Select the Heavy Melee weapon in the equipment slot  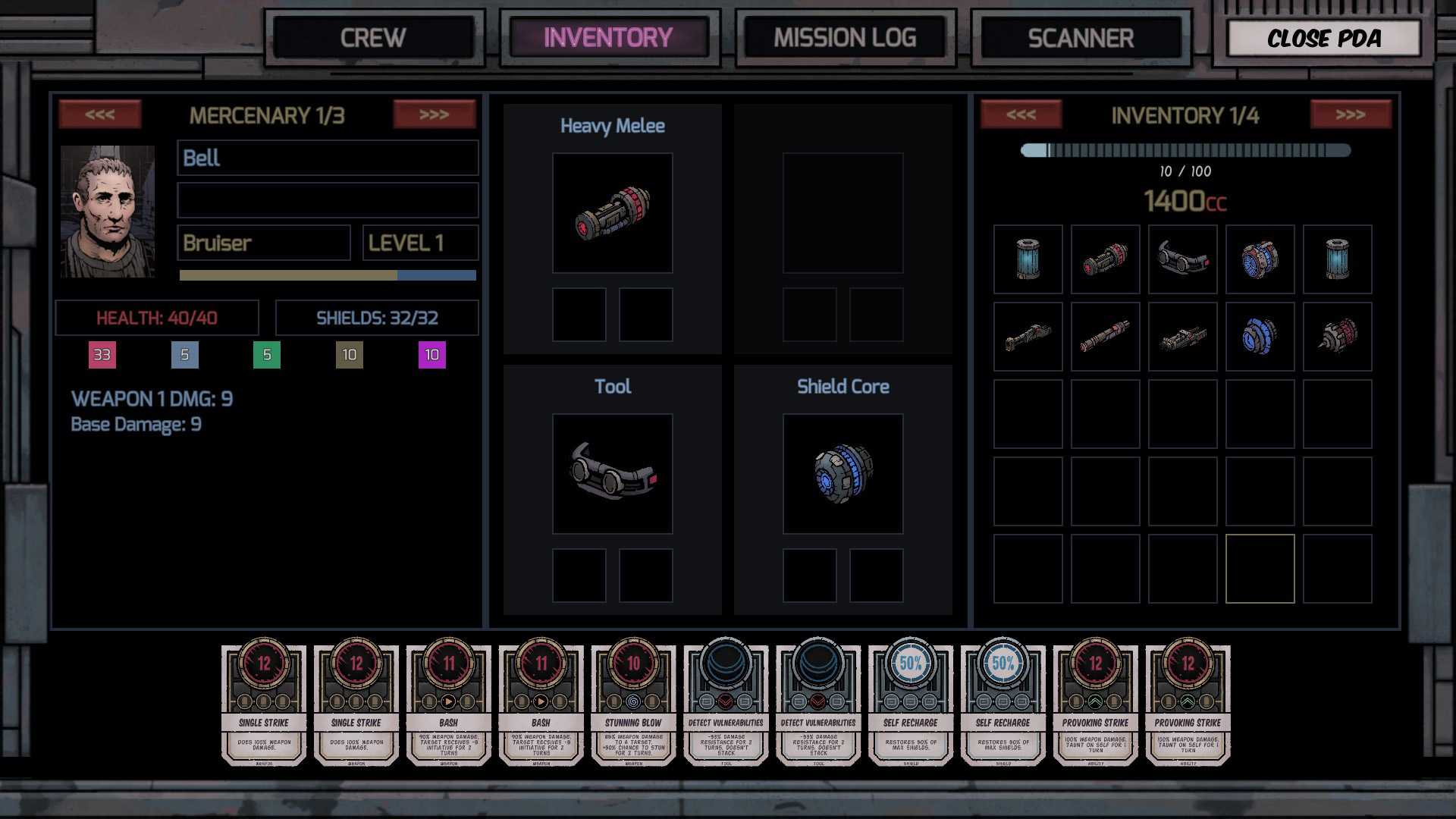click(x=613, y=214)
